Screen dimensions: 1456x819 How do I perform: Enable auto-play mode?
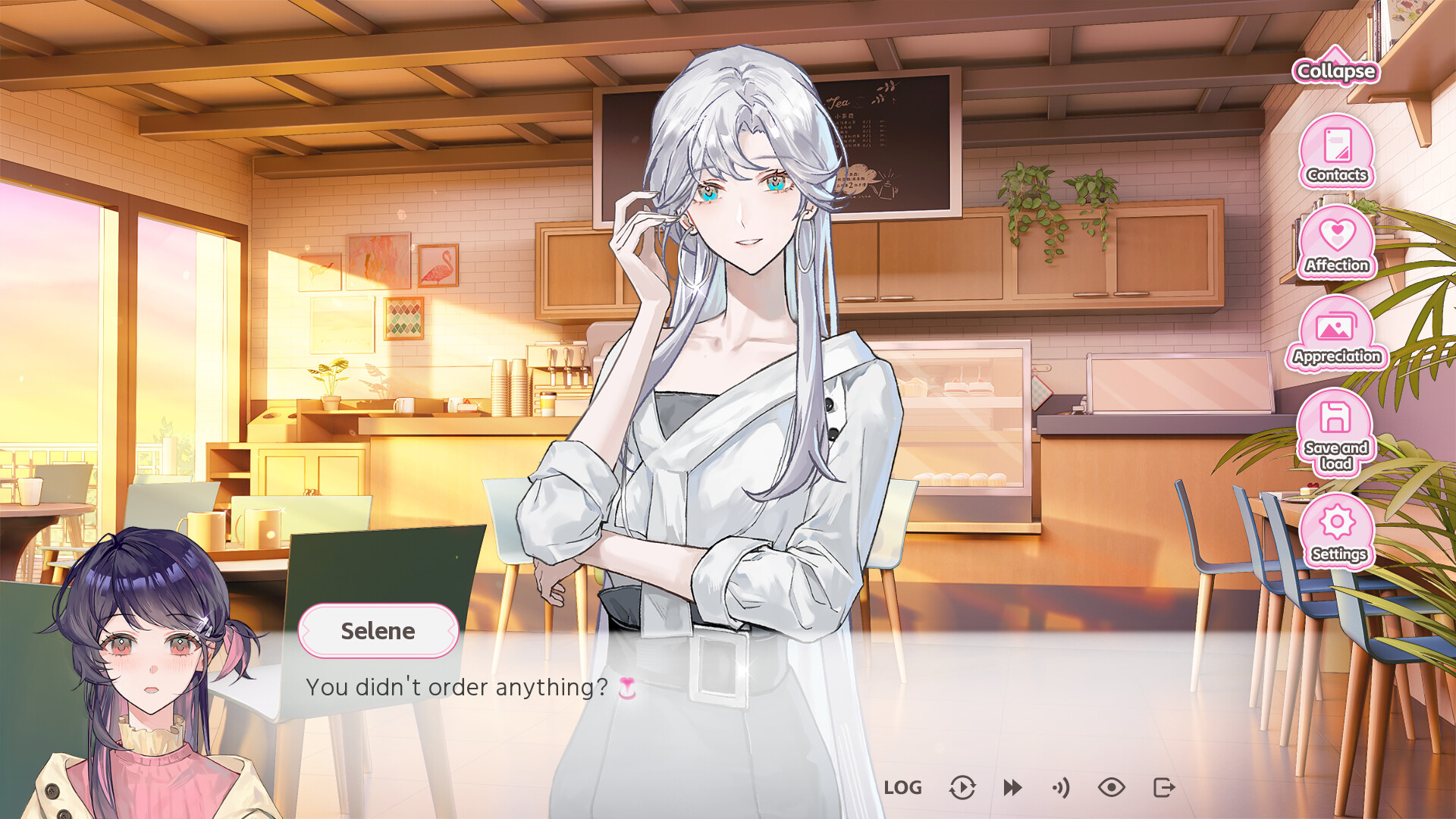coord(962,787)
